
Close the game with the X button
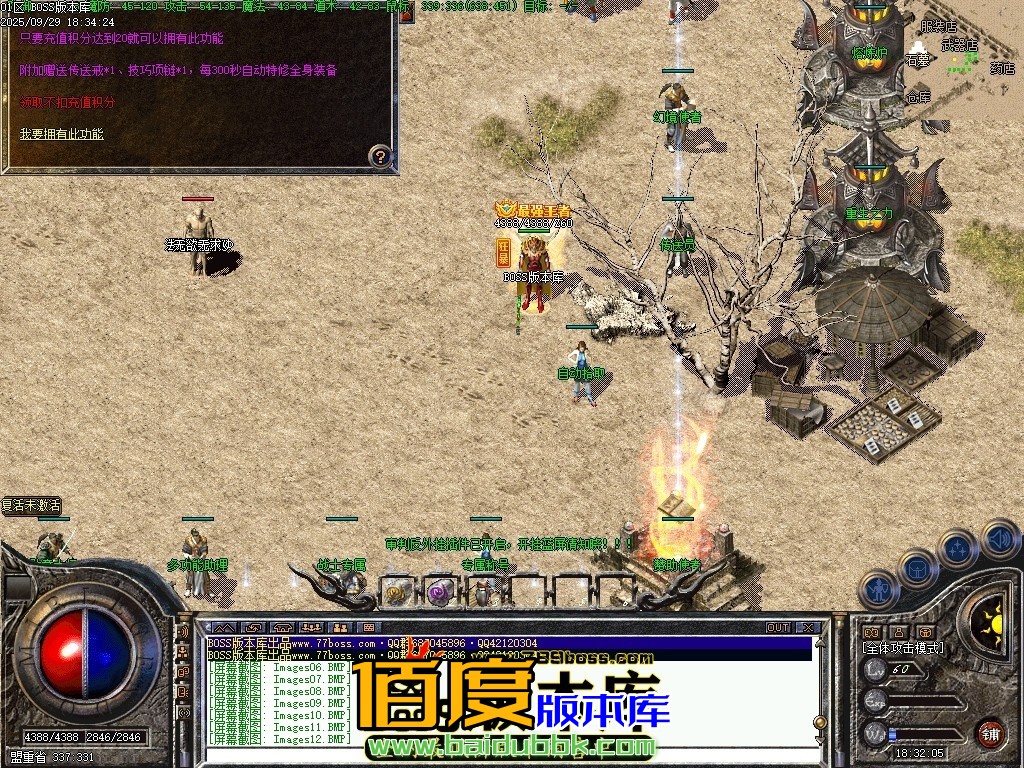(808, 628)
